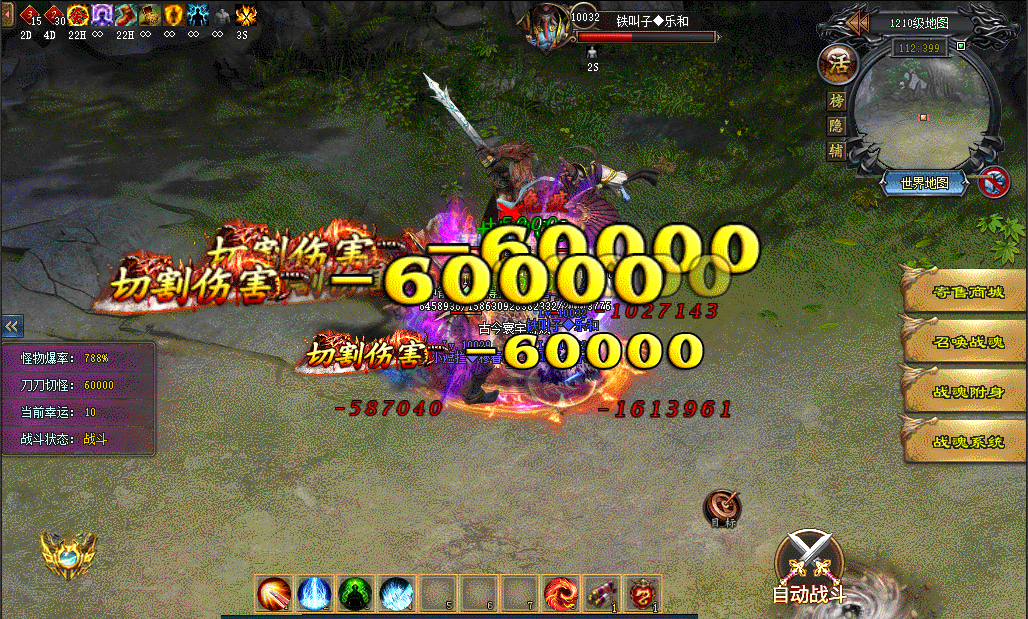
Task: Click the round 活 activity button
Action: click(837, 64)
